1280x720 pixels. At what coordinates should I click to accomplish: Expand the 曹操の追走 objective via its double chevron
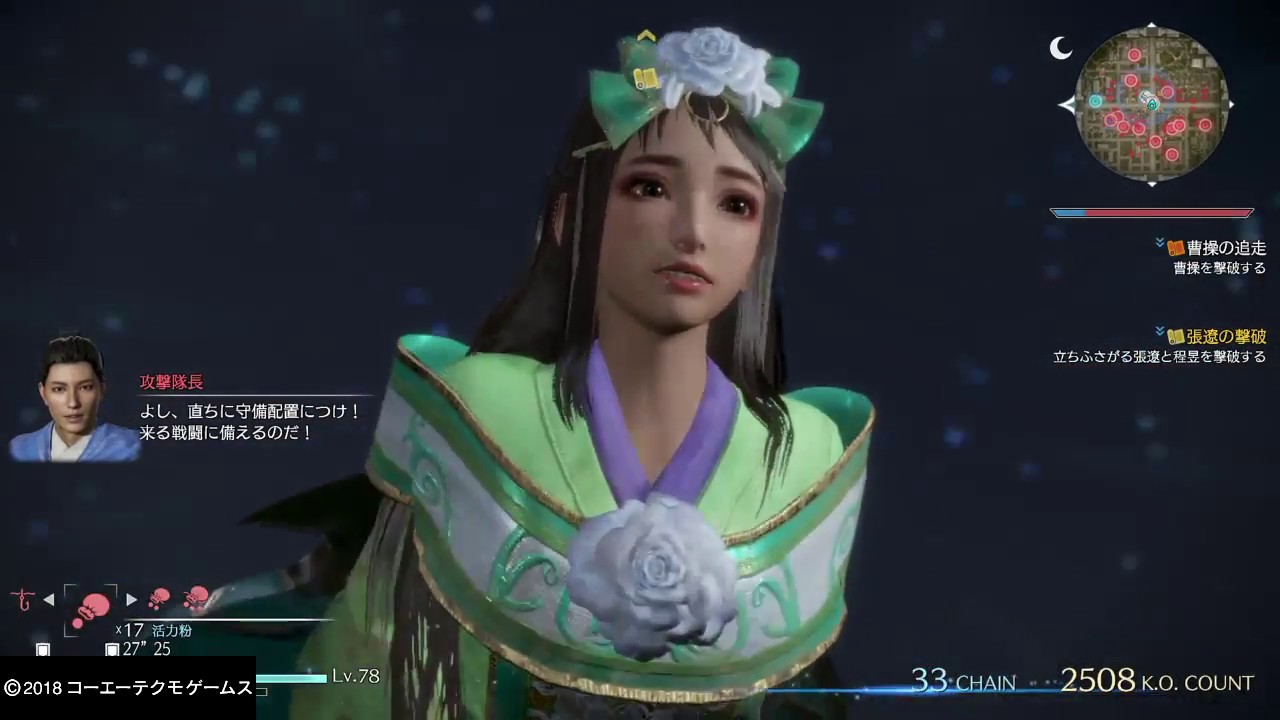pos(1160,241)
